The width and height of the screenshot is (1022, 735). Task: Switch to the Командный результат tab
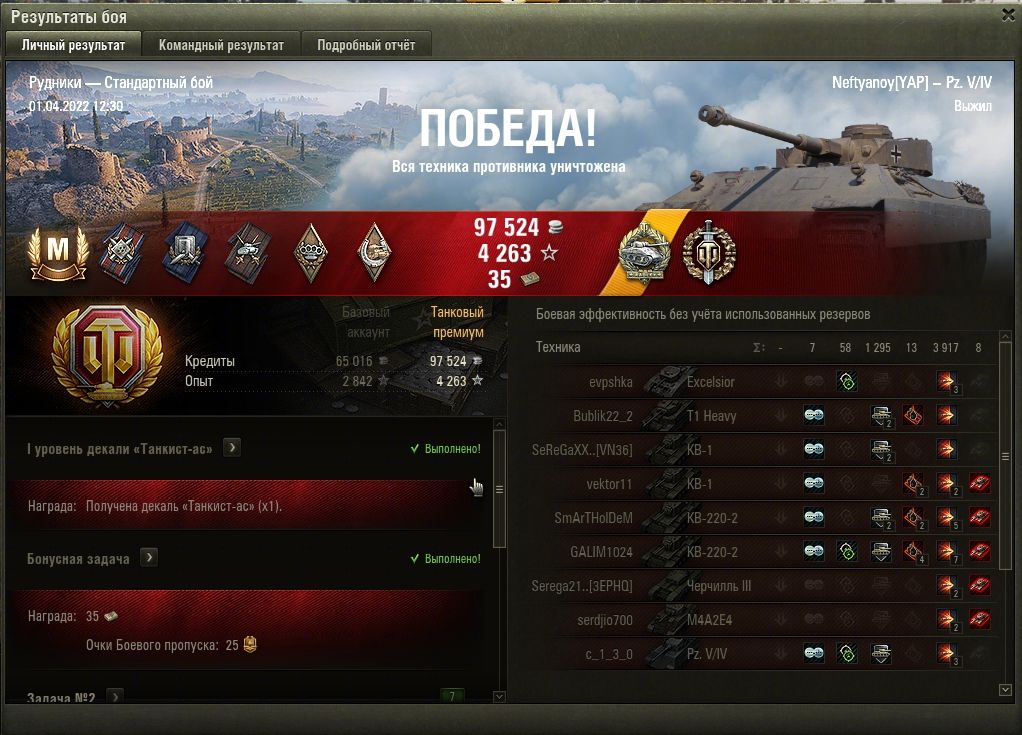[x=221, y=45]
